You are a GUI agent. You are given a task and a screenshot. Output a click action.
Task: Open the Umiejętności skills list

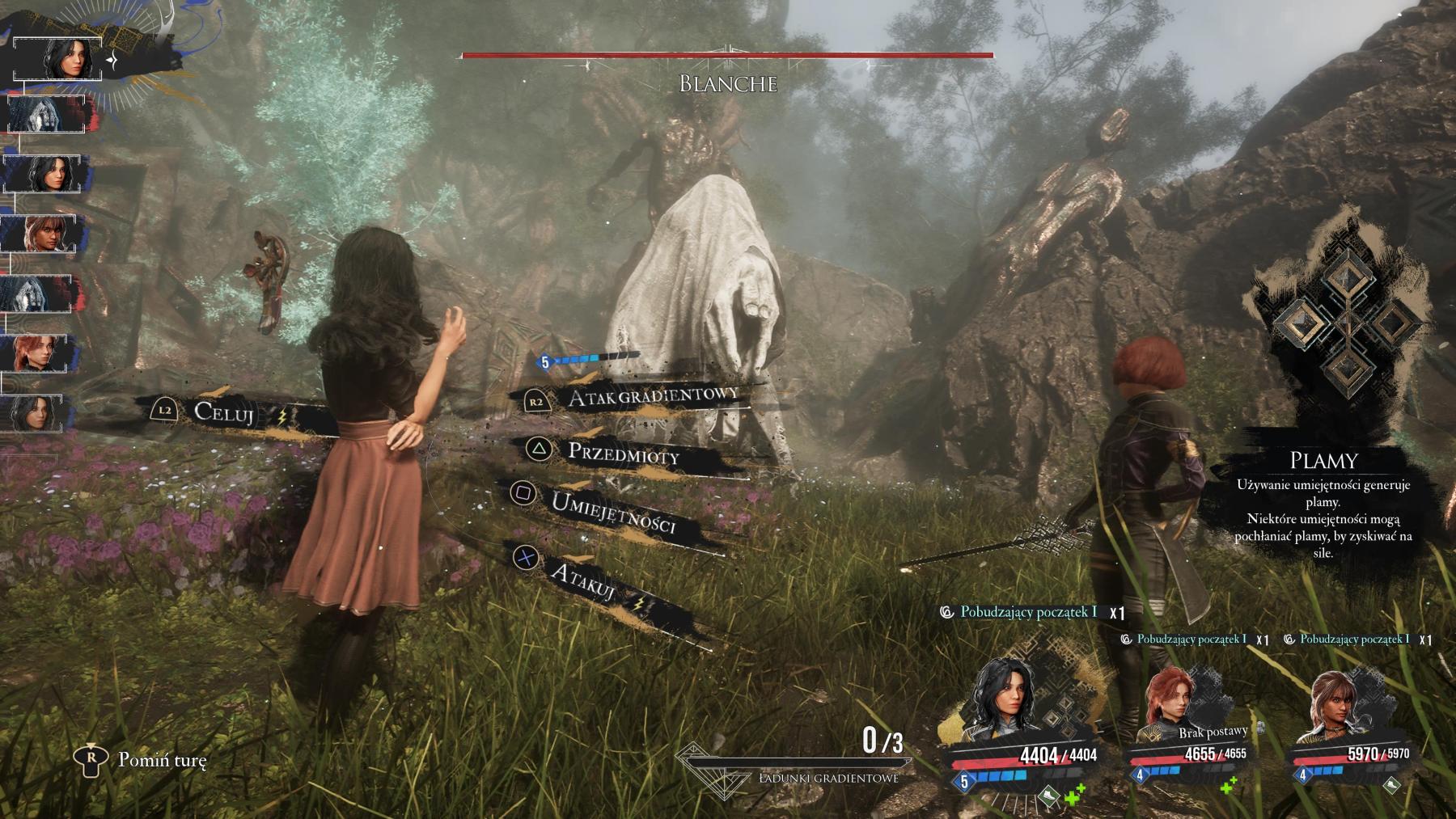pos(612,513)
